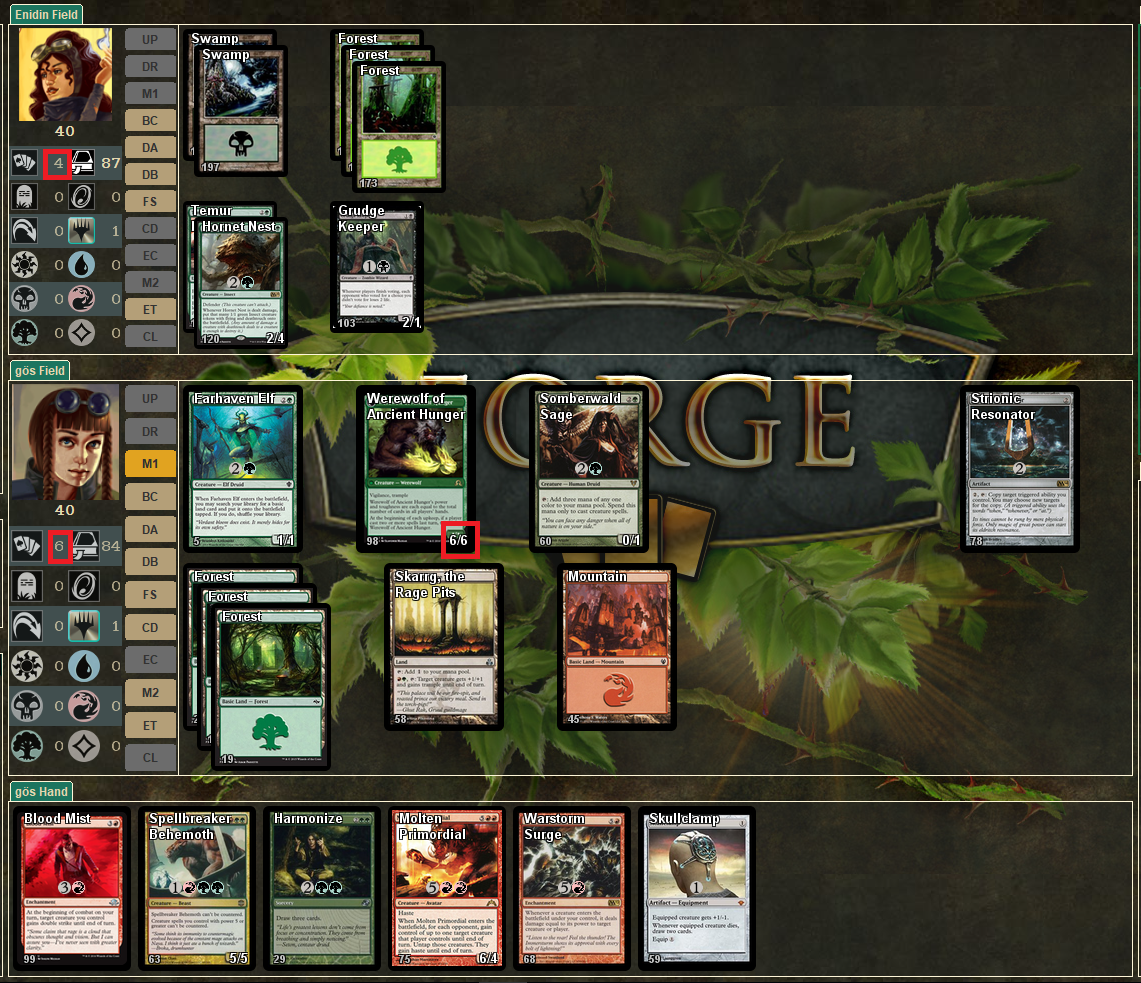Tap the Mountain land card
This screenshot has width=1141, height=983.
(x=617, y=647)
